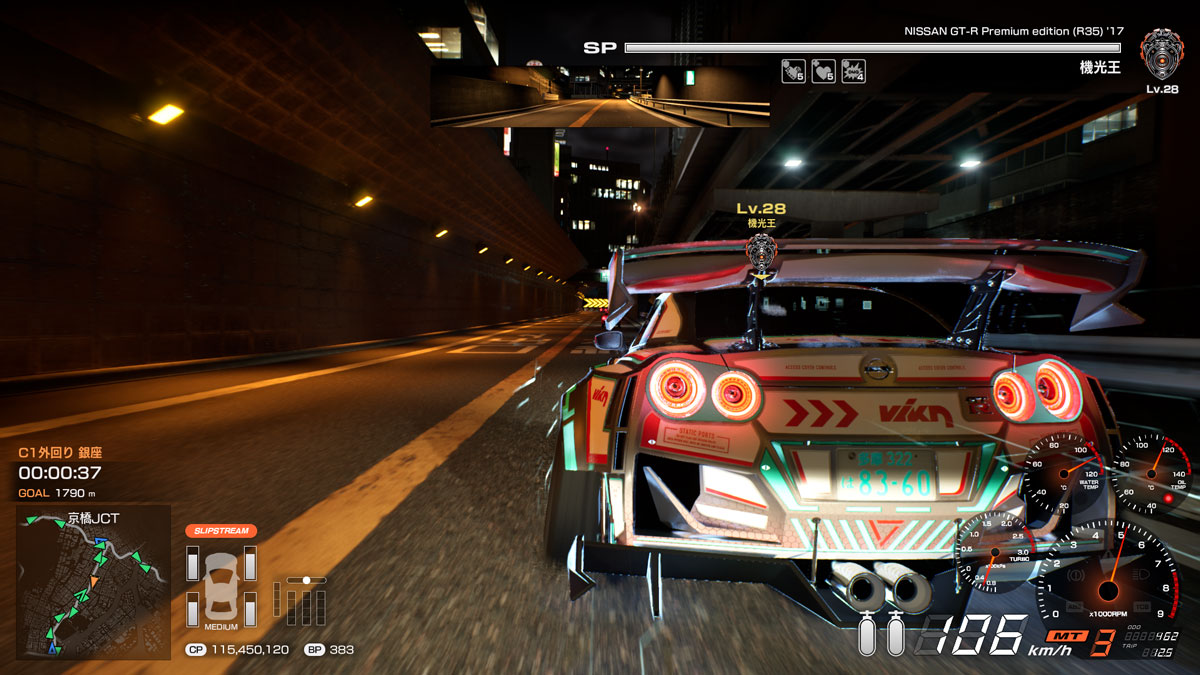Screen dimensions: 1200x675
Task: Click the car tire wear diagram
Action: 221,583
